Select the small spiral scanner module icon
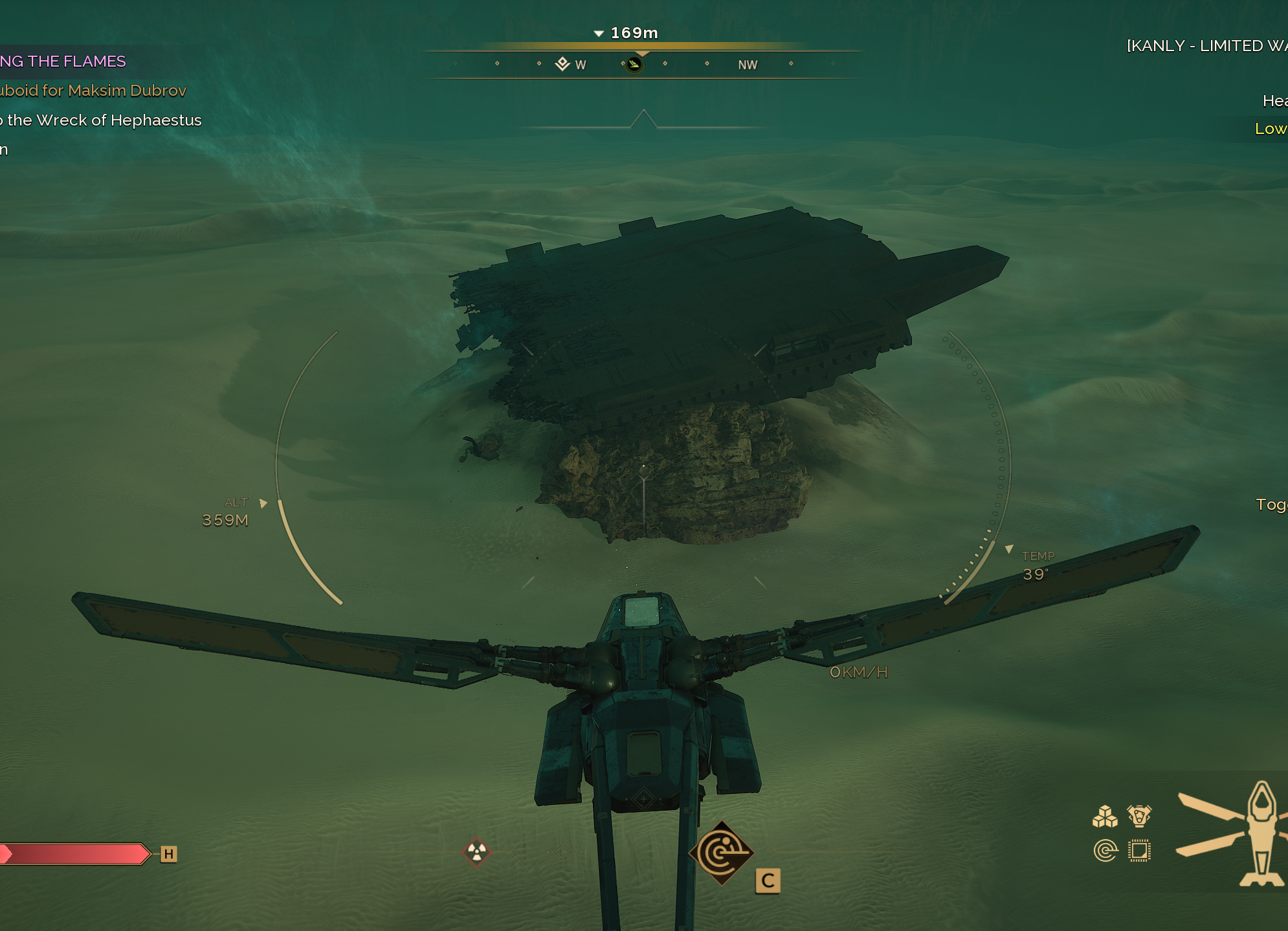Image resolution: width=1288 pixels, height=931 pixels. point(1105,850)
